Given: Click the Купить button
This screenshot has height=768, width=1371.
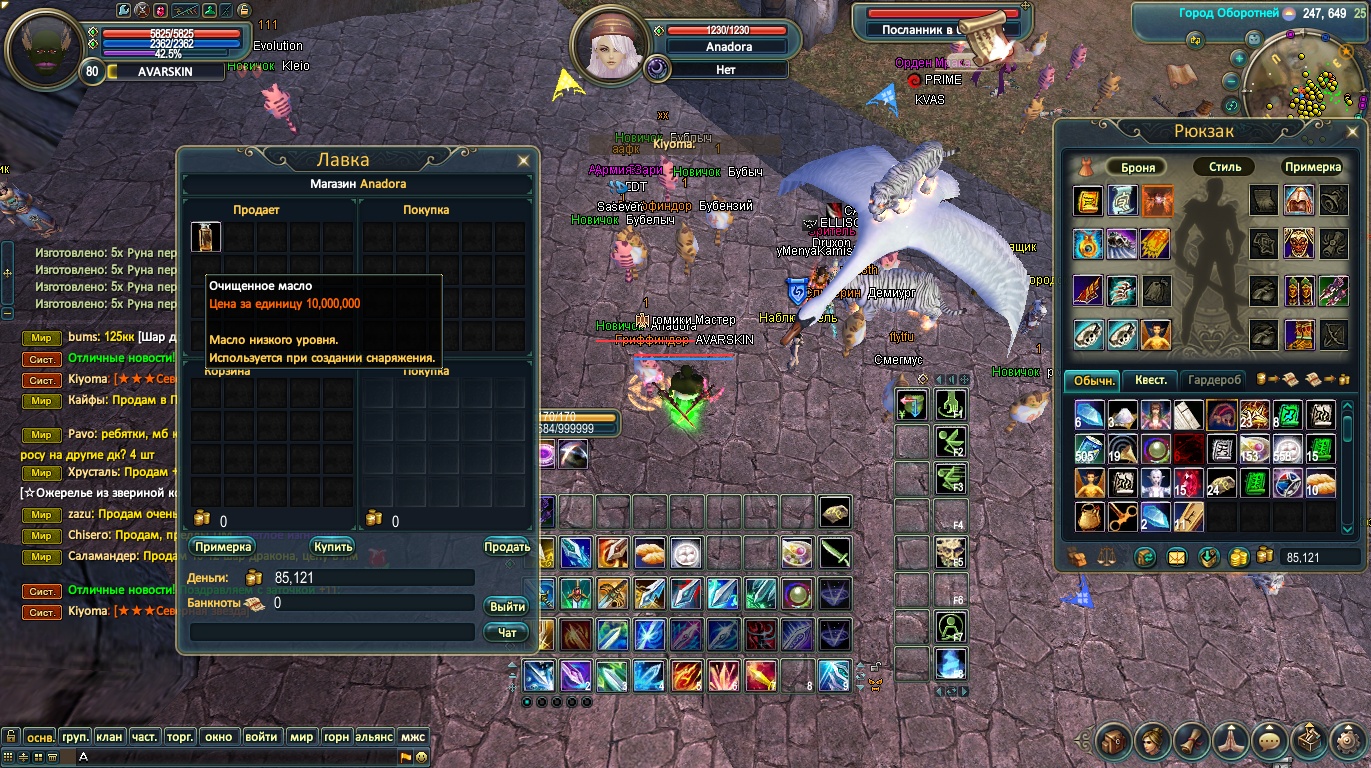Looking at the screenshot, I should coord(332,547).
